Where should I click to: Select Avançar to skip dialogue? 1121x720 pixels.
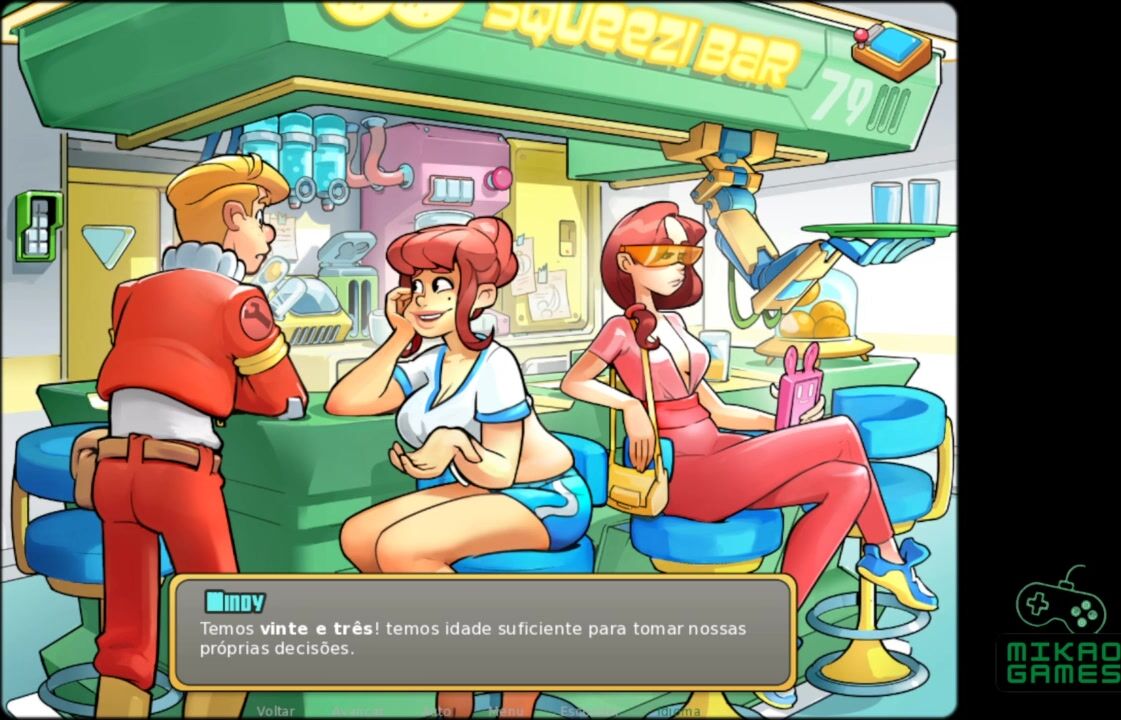(358, 711)
